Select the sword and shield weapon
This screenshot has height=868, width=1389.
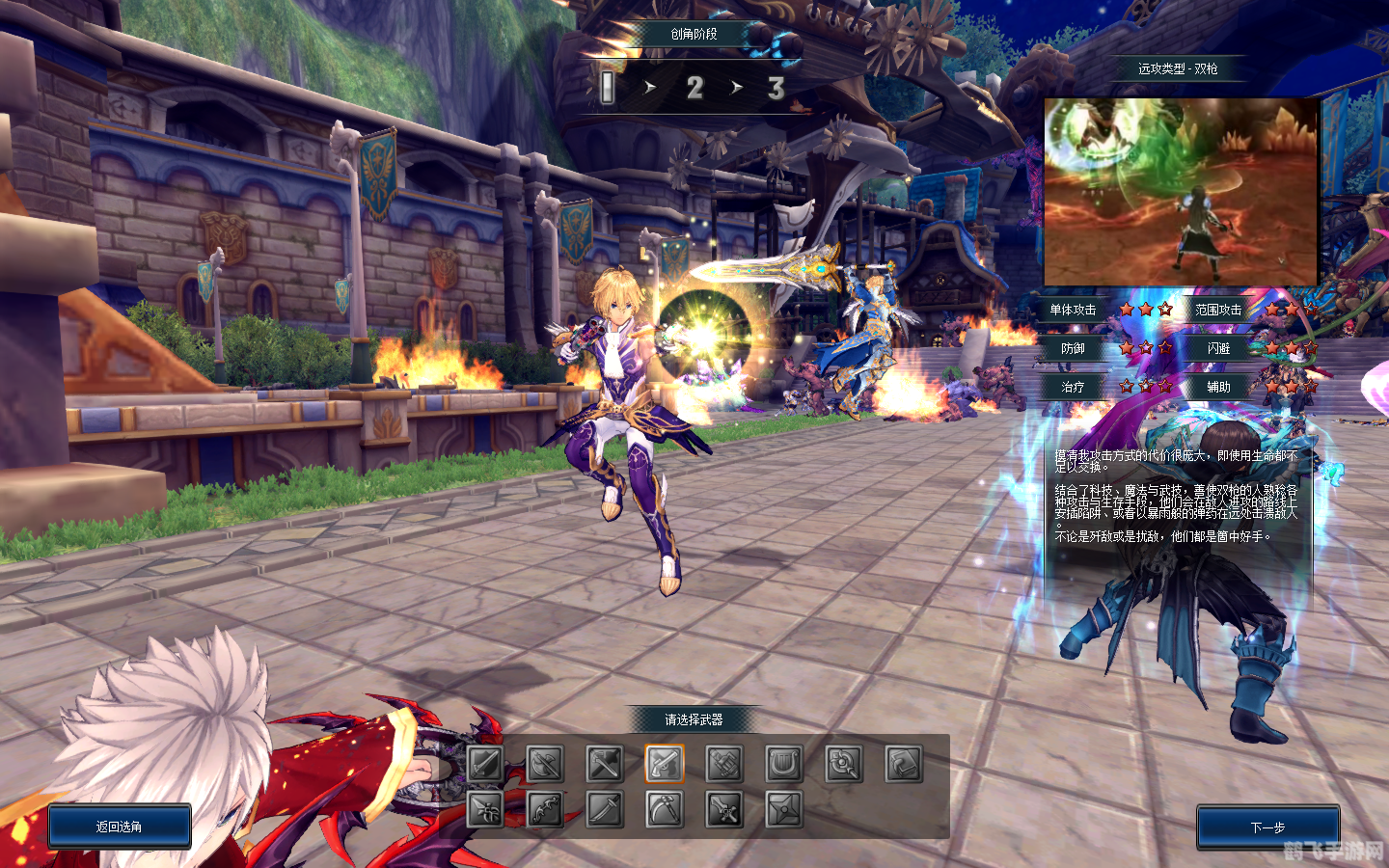point(485,764)
